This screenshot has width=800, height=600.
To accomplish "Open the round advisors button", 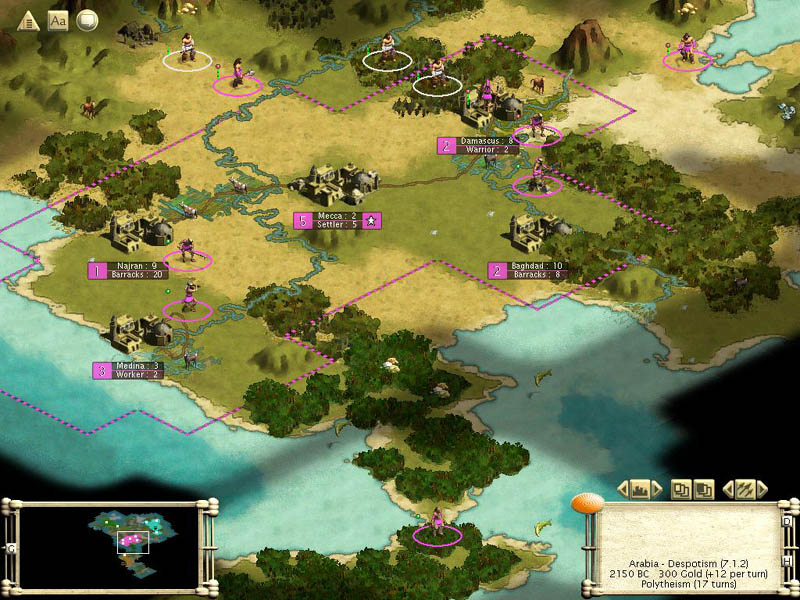I will click(87, 19).
